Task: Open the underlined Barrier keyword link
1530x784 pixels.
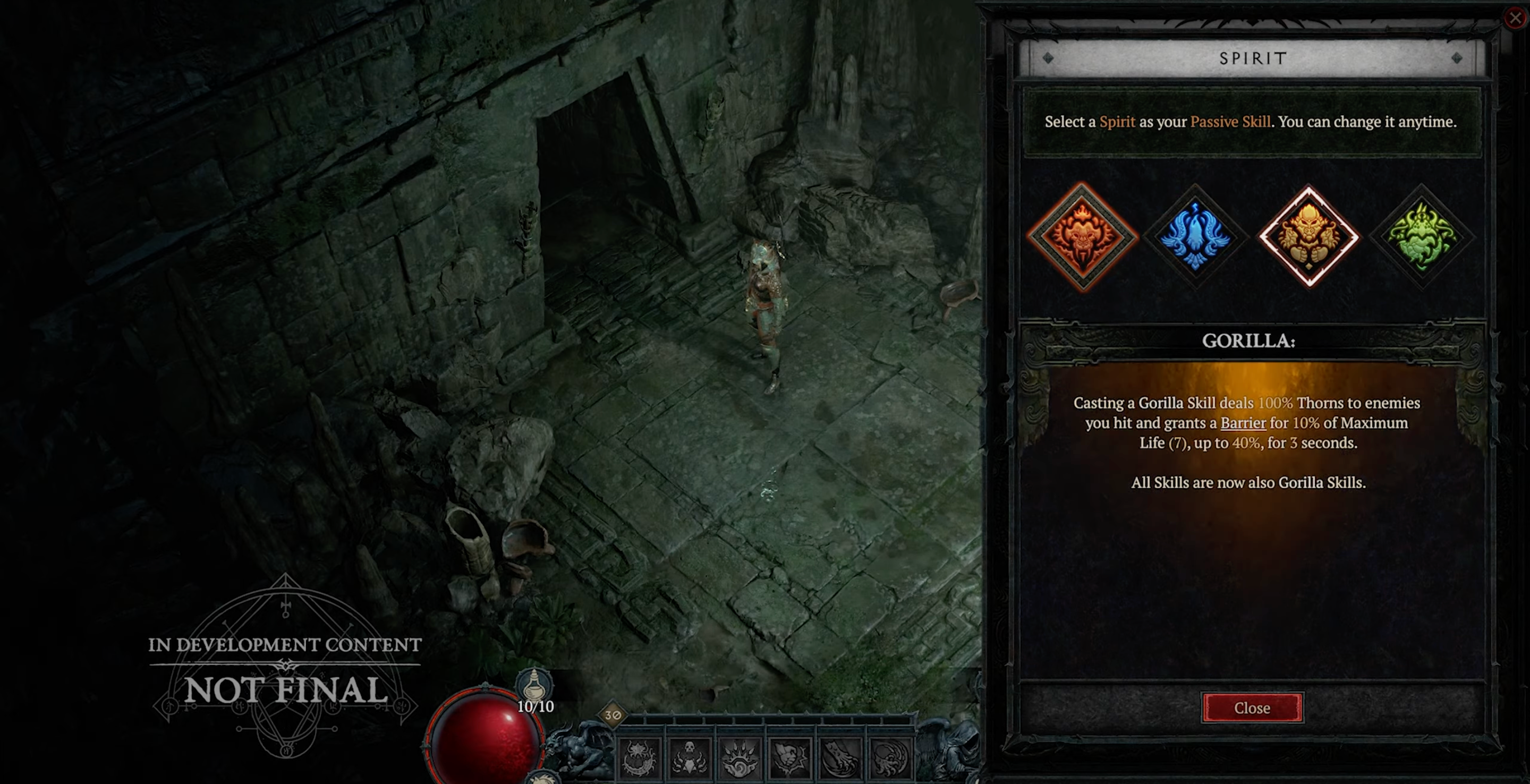Action: coord(1243,423)
